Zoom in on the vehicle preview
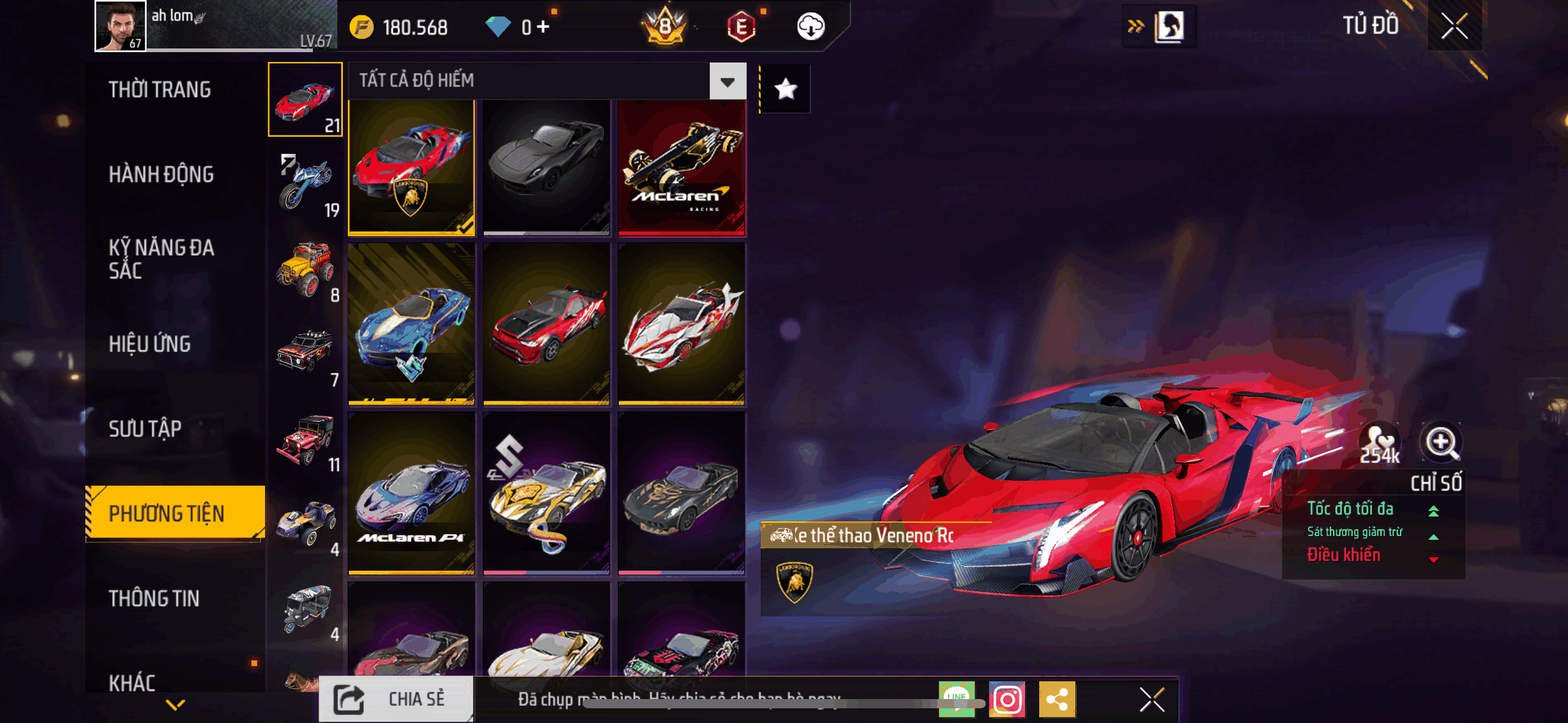Screen dimensions: 1568x723 coord(1441,442)
